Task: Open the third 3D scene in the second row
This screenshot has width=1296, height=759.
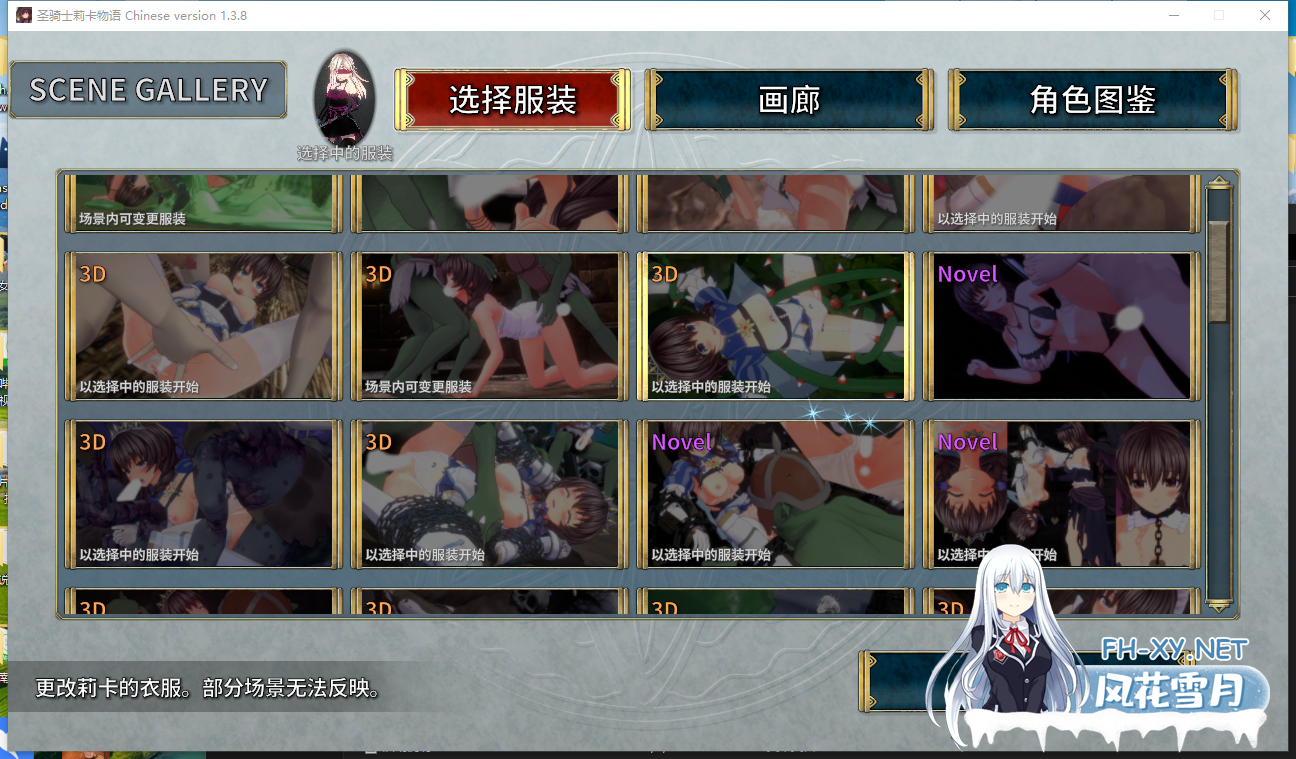Action: (775, 326)
